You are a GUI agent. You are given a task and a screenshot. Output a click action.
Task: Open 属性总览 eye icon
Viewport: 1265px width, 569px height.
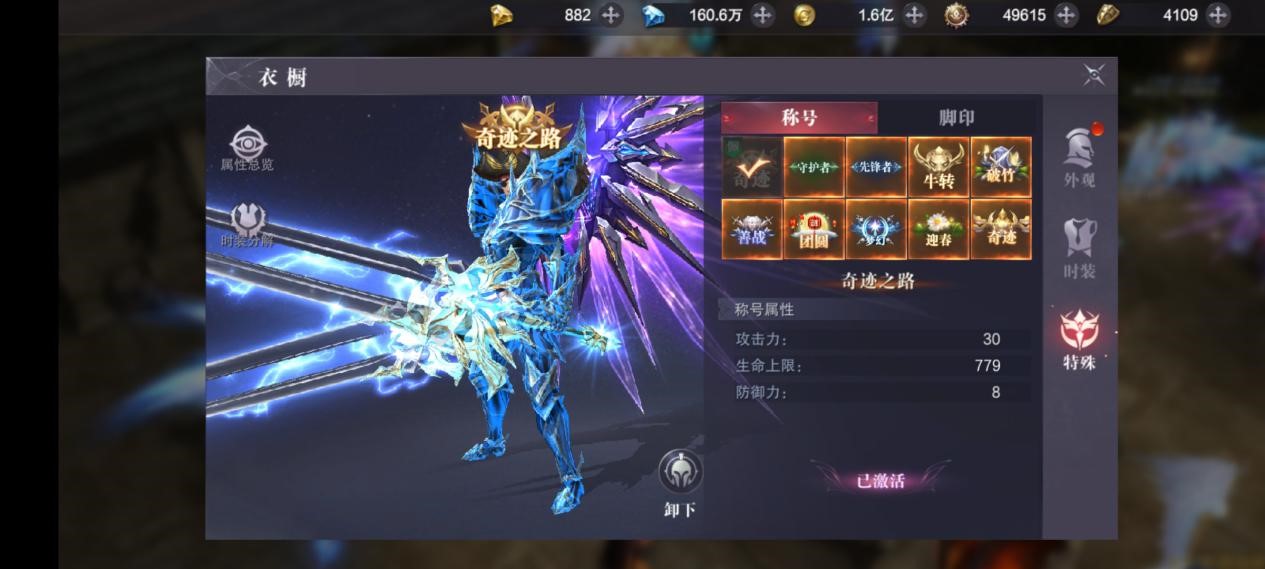(x=247, y=147)
